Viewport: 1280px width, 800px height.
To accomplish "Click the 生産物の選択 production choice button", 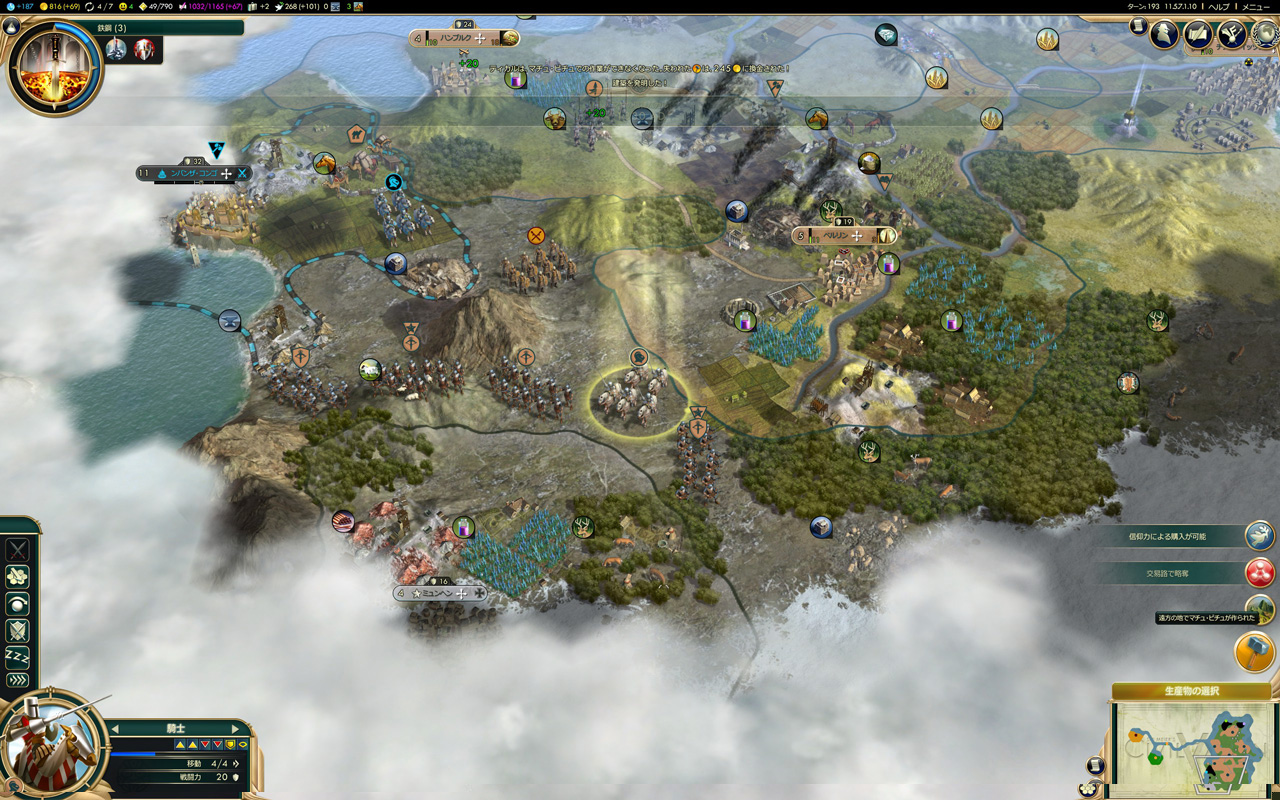I will [1191, 691].
